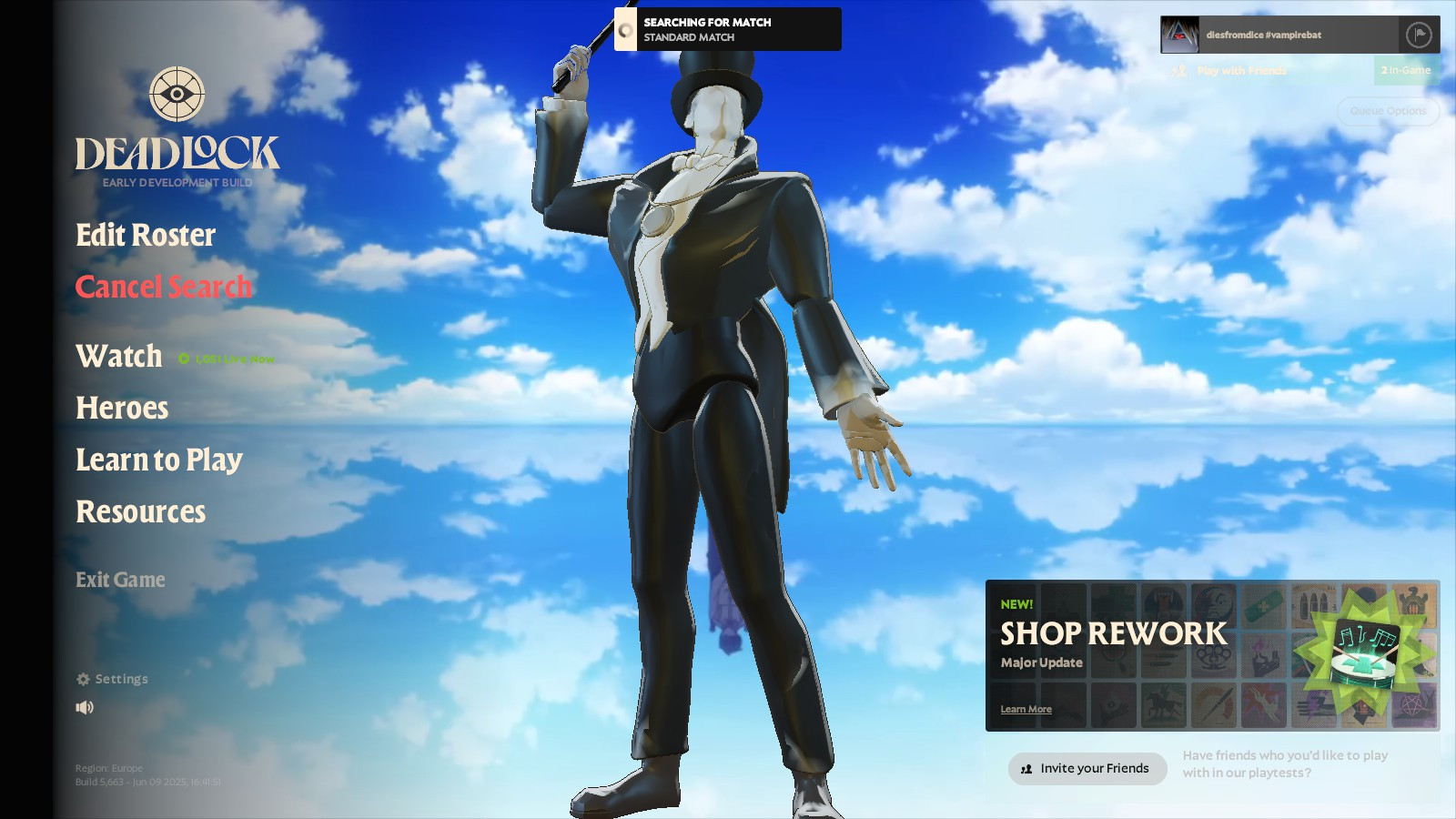Image resolution: width=1456 pixels, height=819 pixels.
Task: Click the brass knuckles item icon in the banner
Action: pos(1213,659)
